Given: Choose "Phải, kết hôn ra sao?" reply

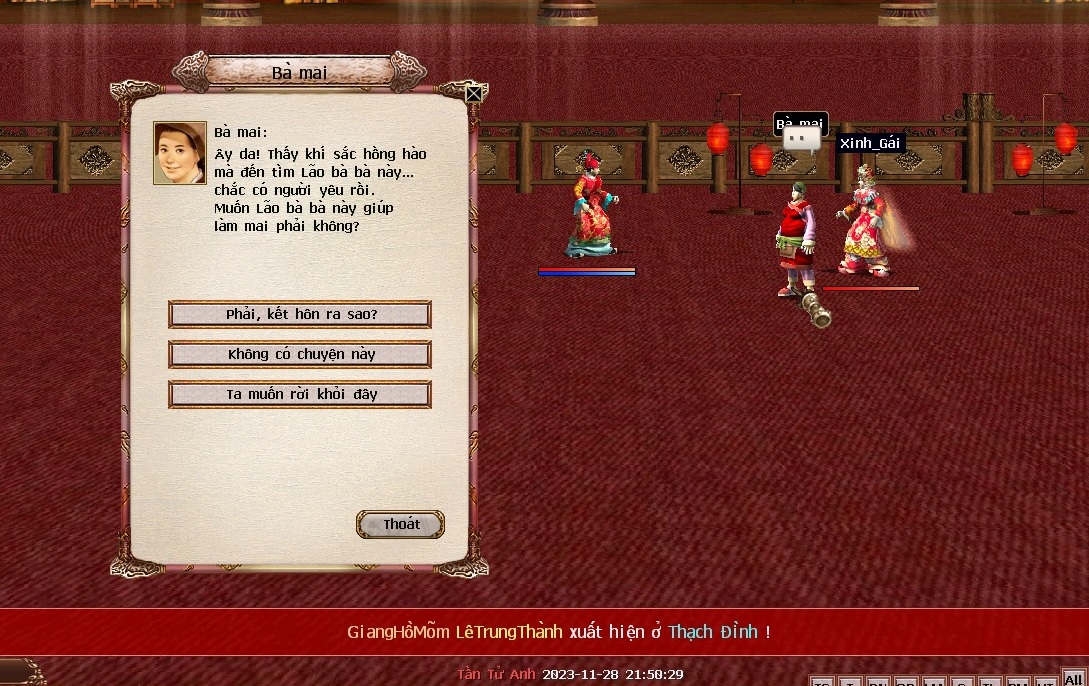Looking at the screenshot, I should point(300,315).
